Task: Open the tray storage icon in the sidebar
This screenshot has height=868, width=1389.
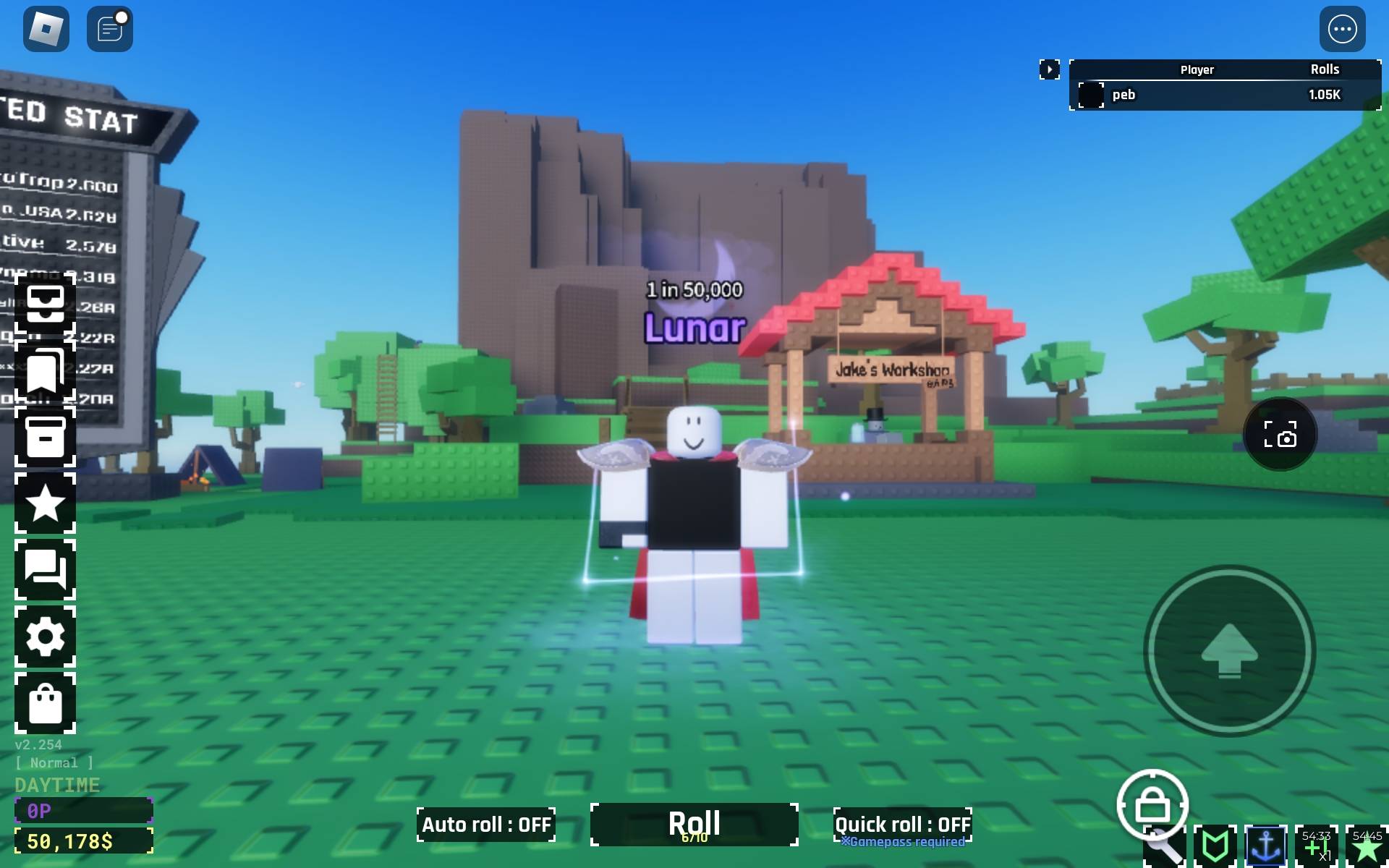Action: click(x=45, y=305)
